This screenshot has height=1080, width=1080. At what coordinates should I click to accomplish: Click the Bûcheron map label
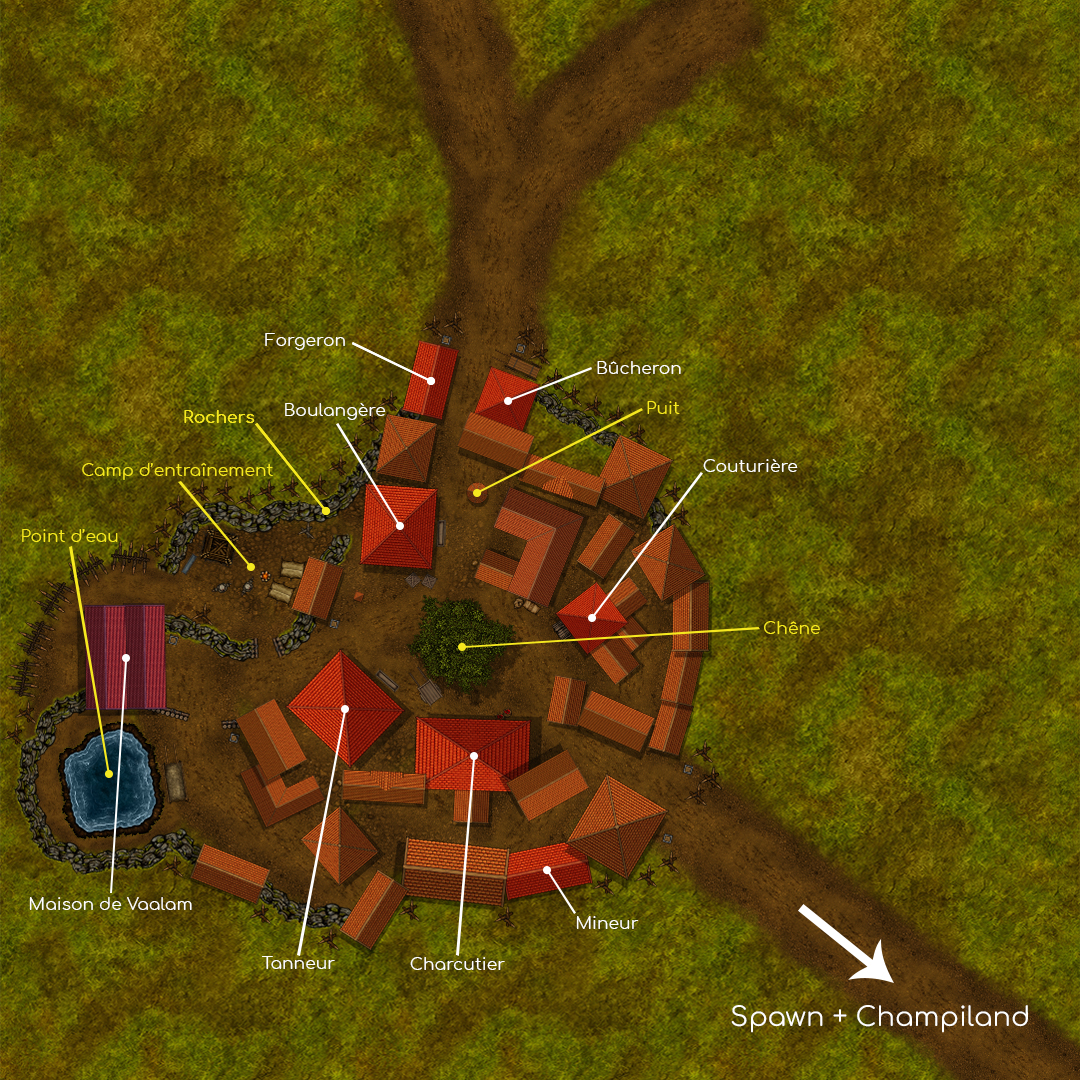(638, 368)
